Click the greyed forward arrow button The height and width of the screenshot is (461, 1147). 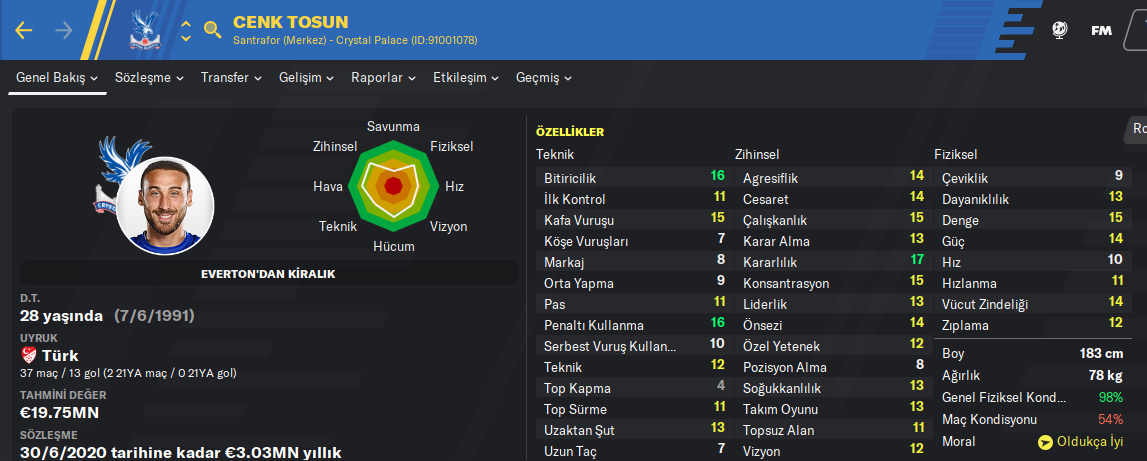click(64, 30)
